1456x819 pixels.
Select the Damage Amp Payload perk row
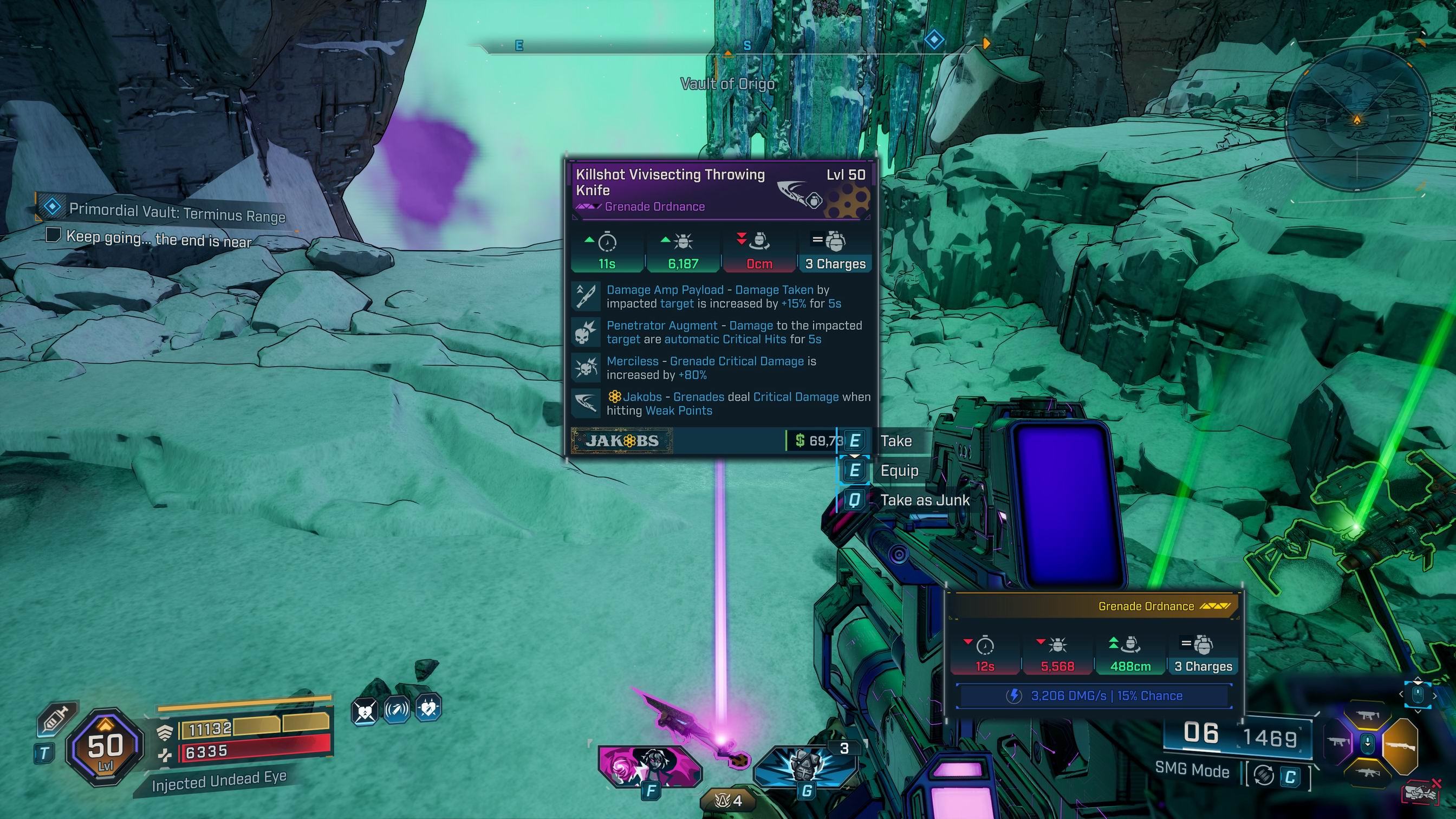tap(723, 297)
